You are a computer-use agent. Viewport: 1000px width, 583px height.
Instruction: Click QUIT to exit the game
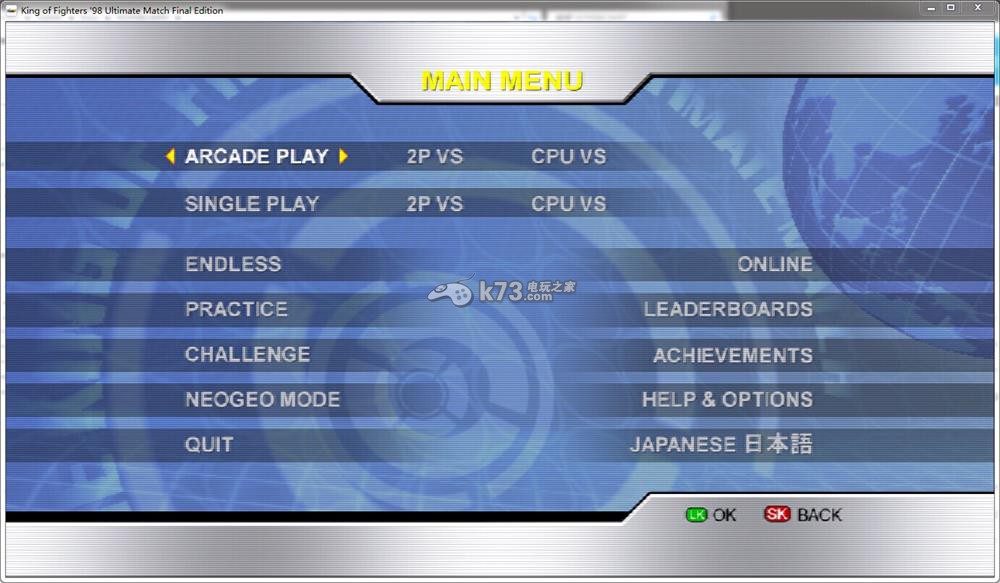pos(209,444)
